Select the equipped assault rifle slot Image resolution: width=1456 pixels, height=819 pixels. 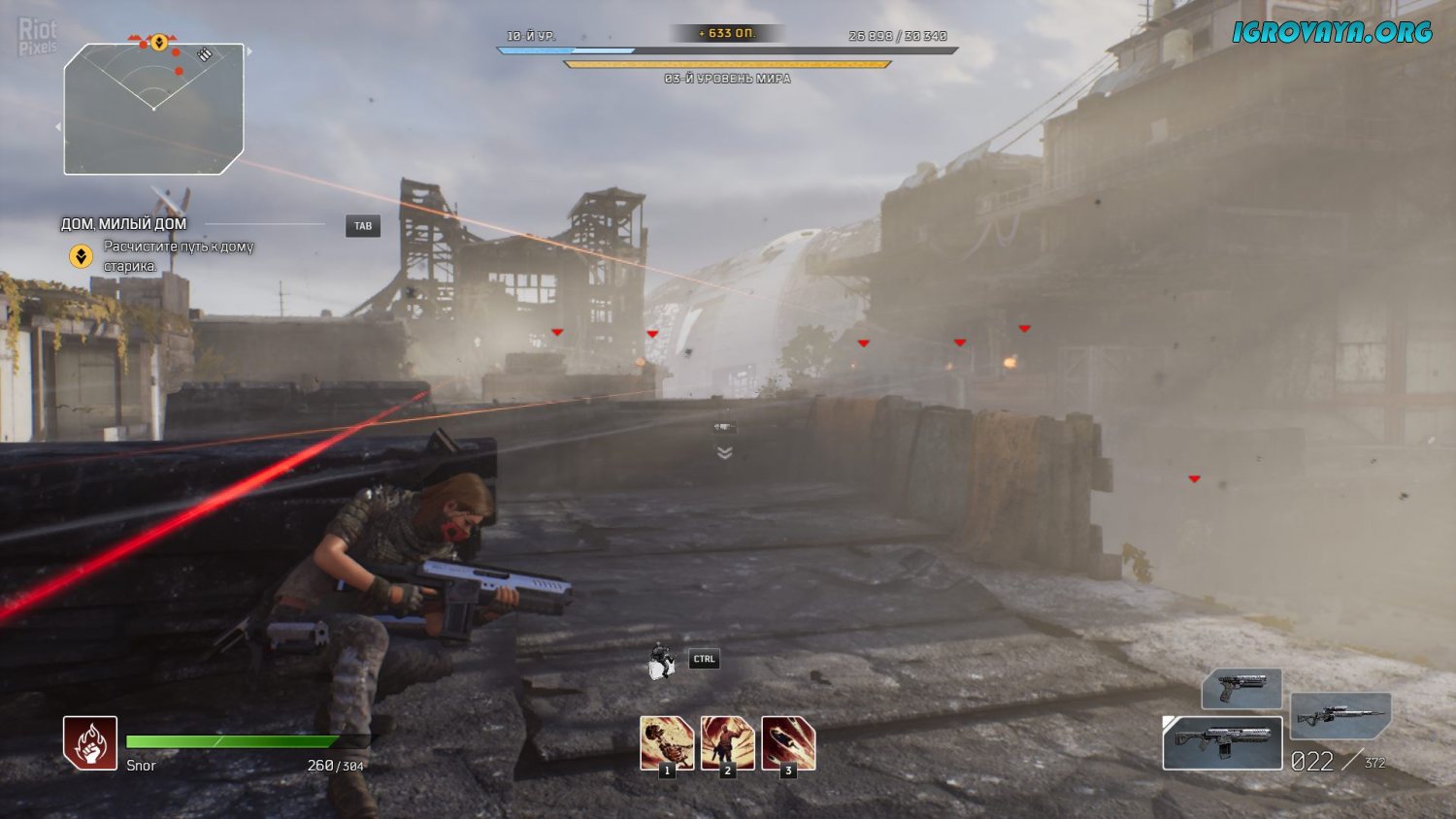coord(1222,743)
